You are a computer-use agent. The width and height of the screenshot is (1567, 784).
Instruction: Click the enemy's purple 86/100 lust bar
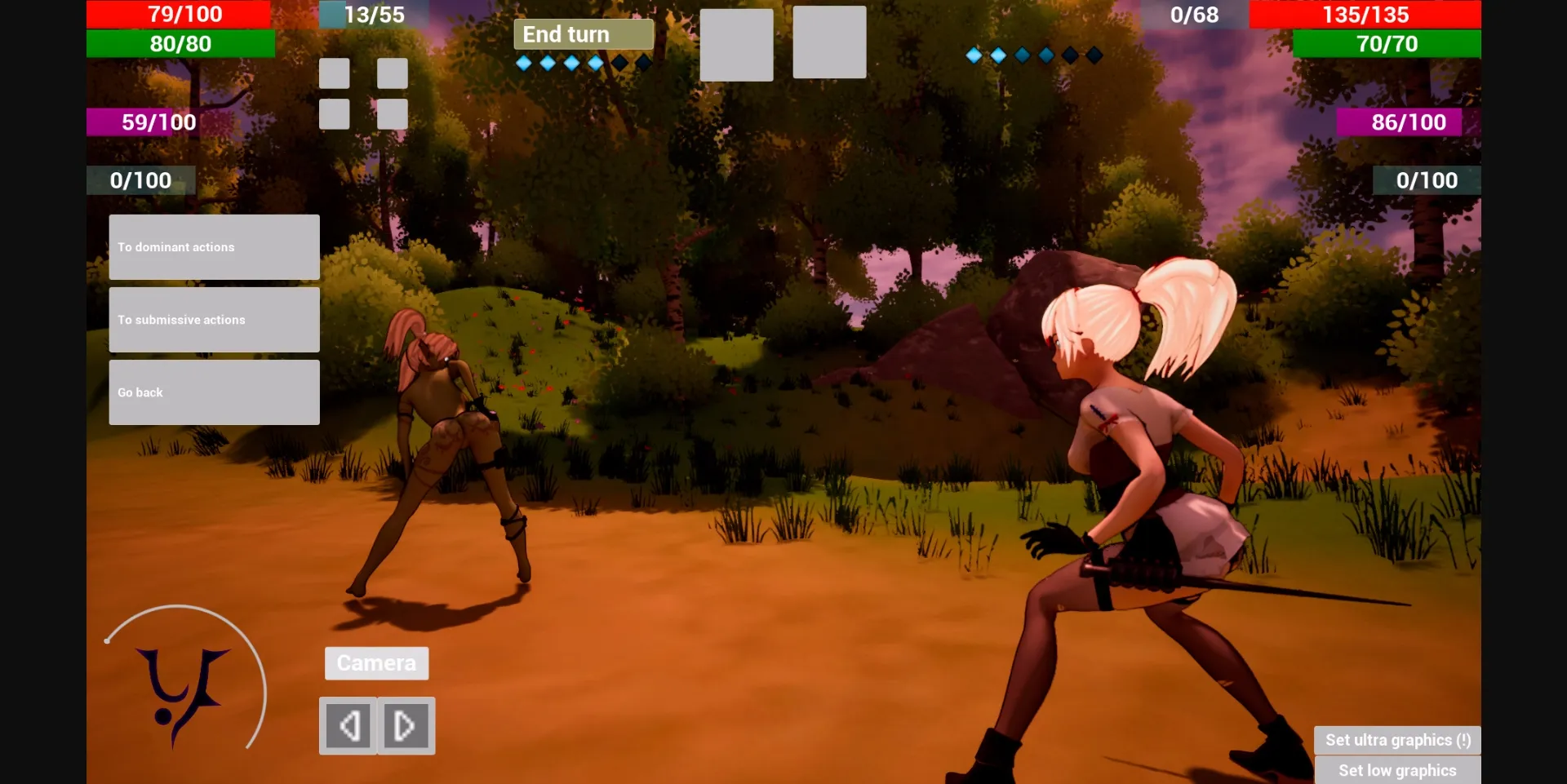(x=1398, y=122)
